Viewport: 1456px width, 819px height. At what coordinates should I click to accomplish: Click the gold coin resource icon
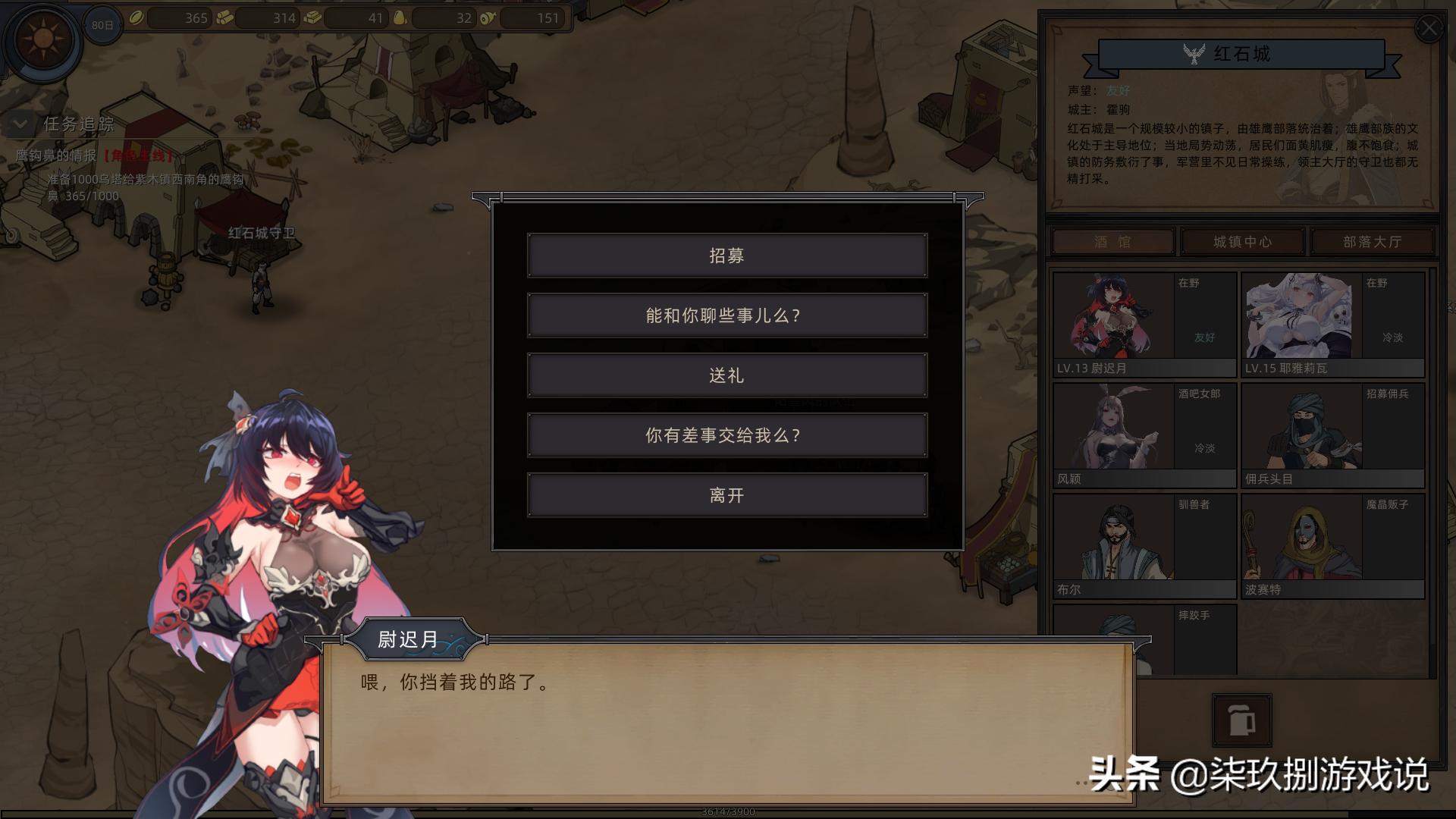pos(134,17)
